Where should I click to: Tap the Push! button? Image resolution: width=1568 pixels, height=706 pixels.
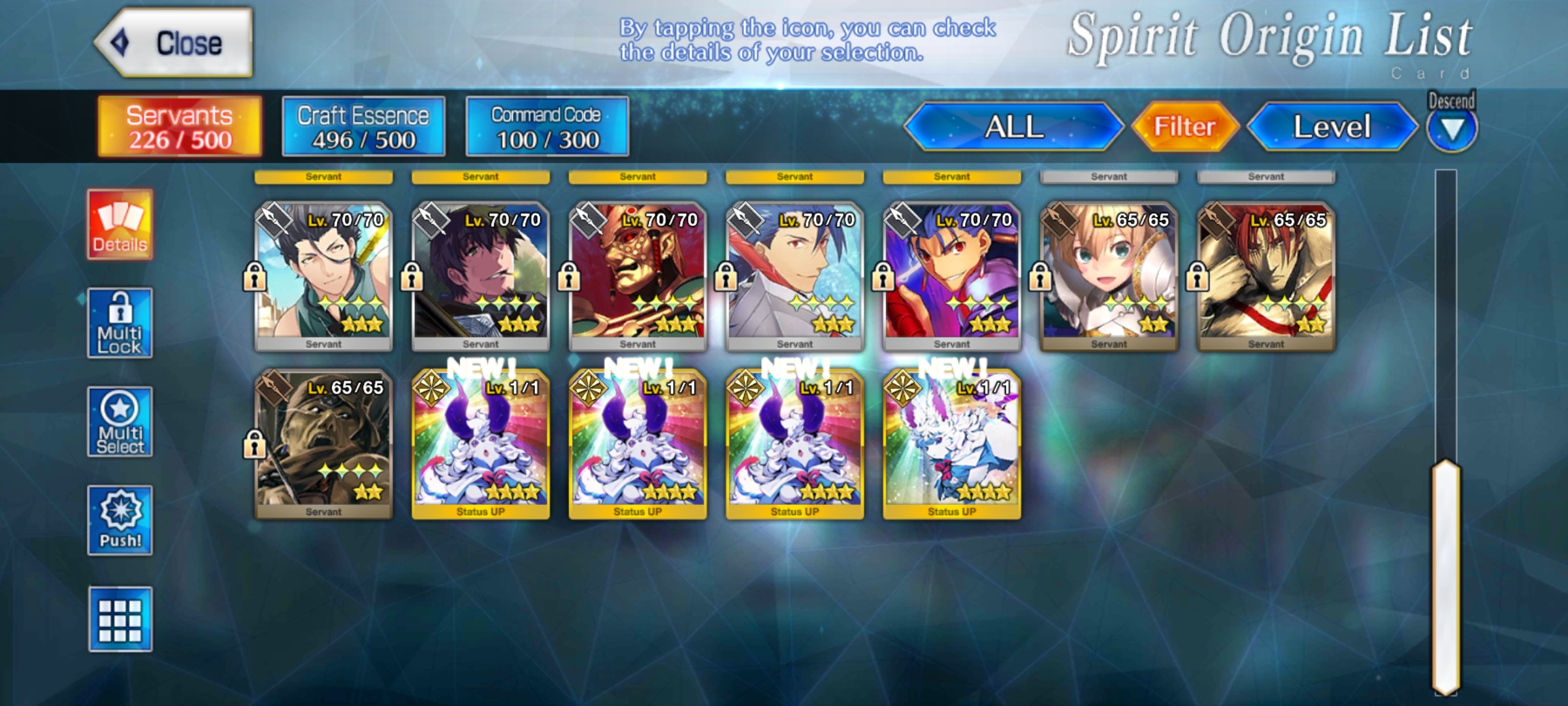point(120,520)
